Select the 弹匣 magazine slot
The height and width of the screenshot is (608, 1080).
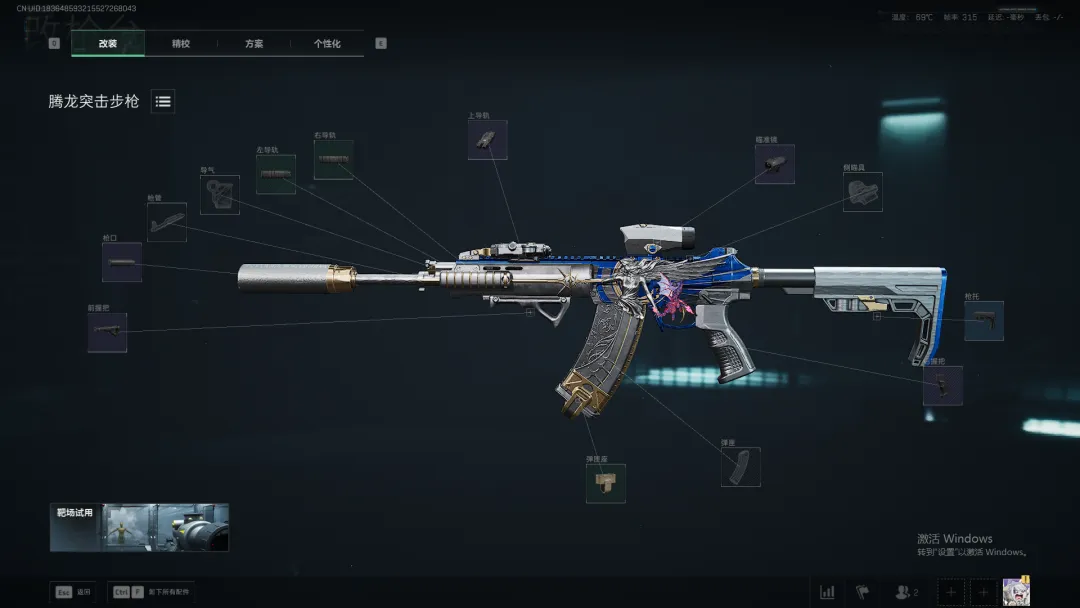pyautogui.click(x=740, y=467)
